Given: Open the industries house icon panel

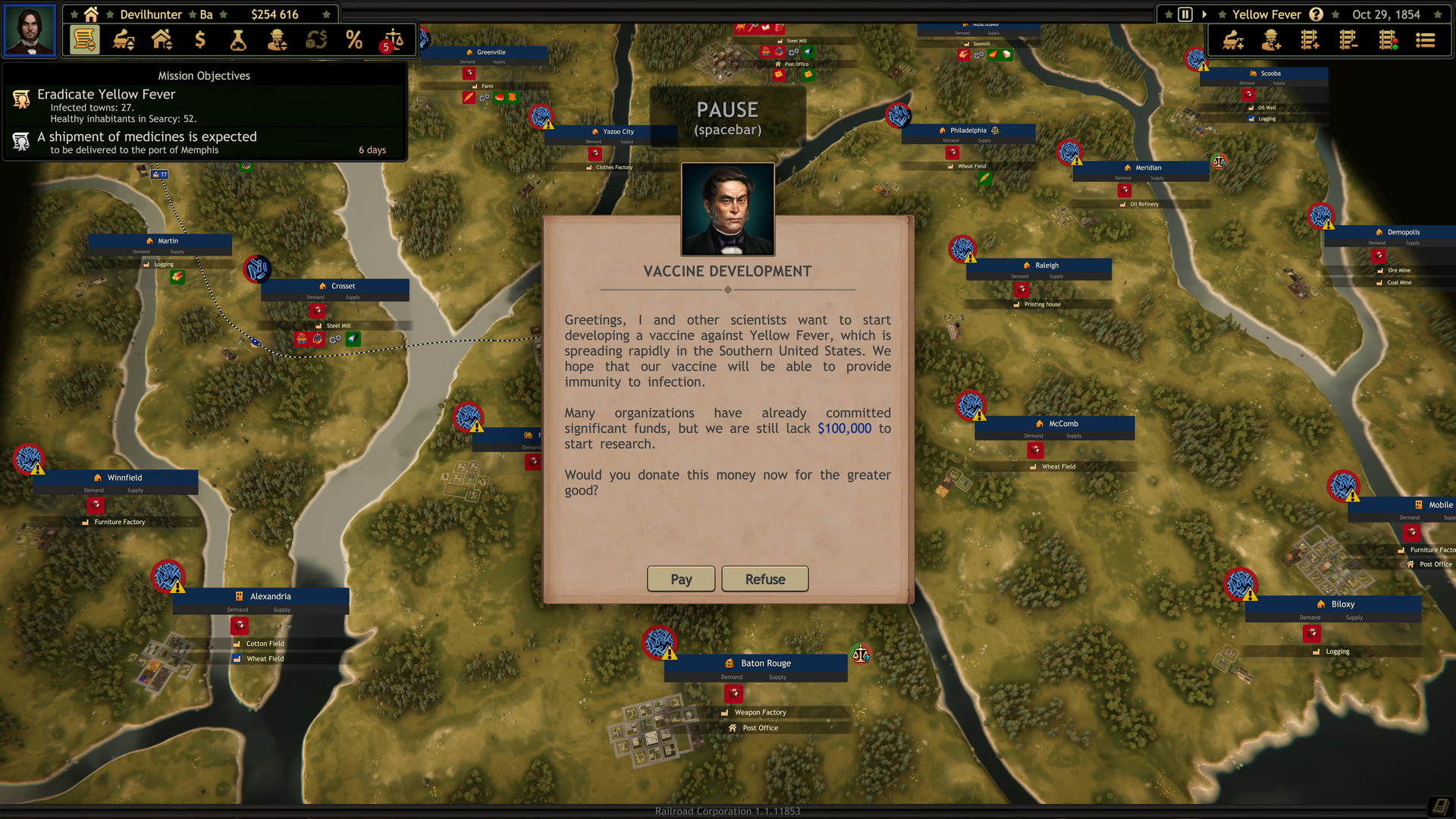Looking at the screenshot, I should [162, 39].
